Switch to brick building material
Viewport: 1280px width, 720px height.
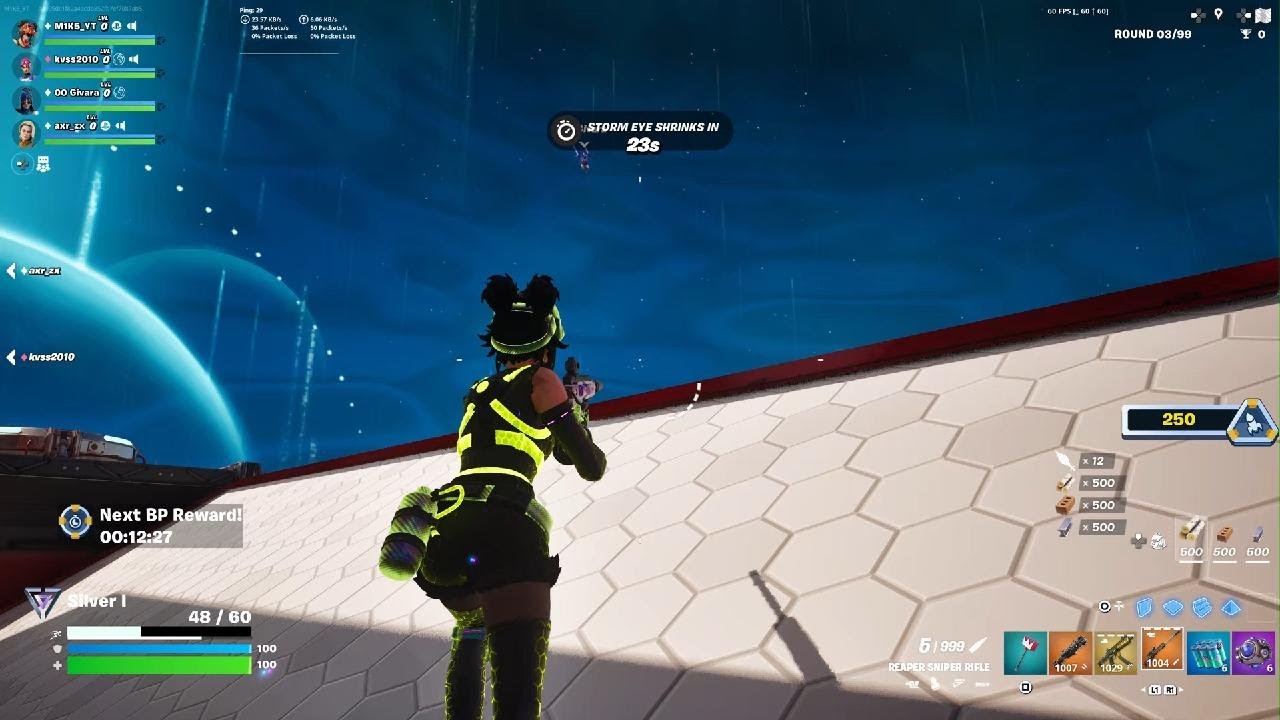coord(1224,536)
